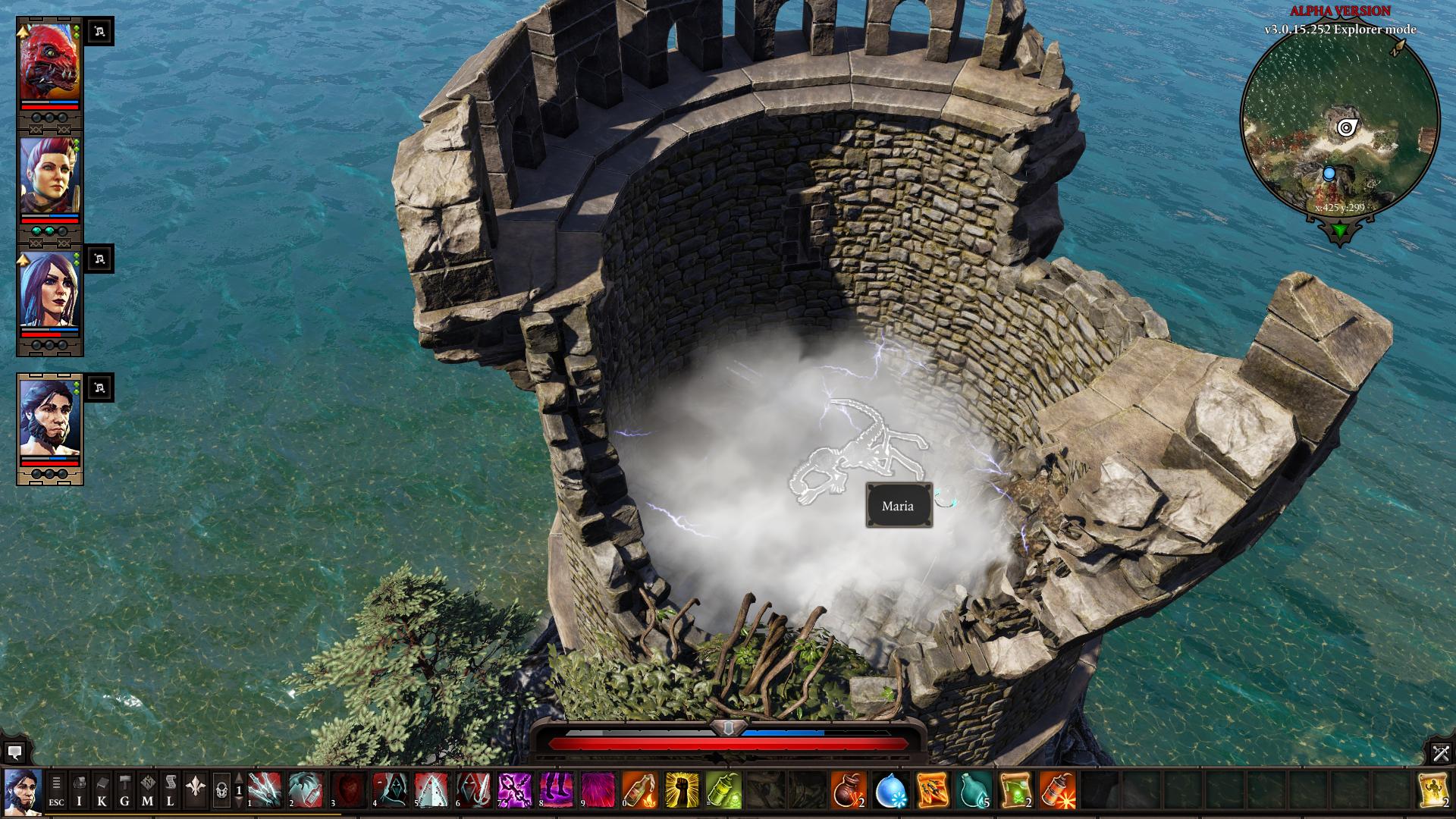Use the golden fist skill
Viewport: 1456px width, 819px height.
point(682,790)
